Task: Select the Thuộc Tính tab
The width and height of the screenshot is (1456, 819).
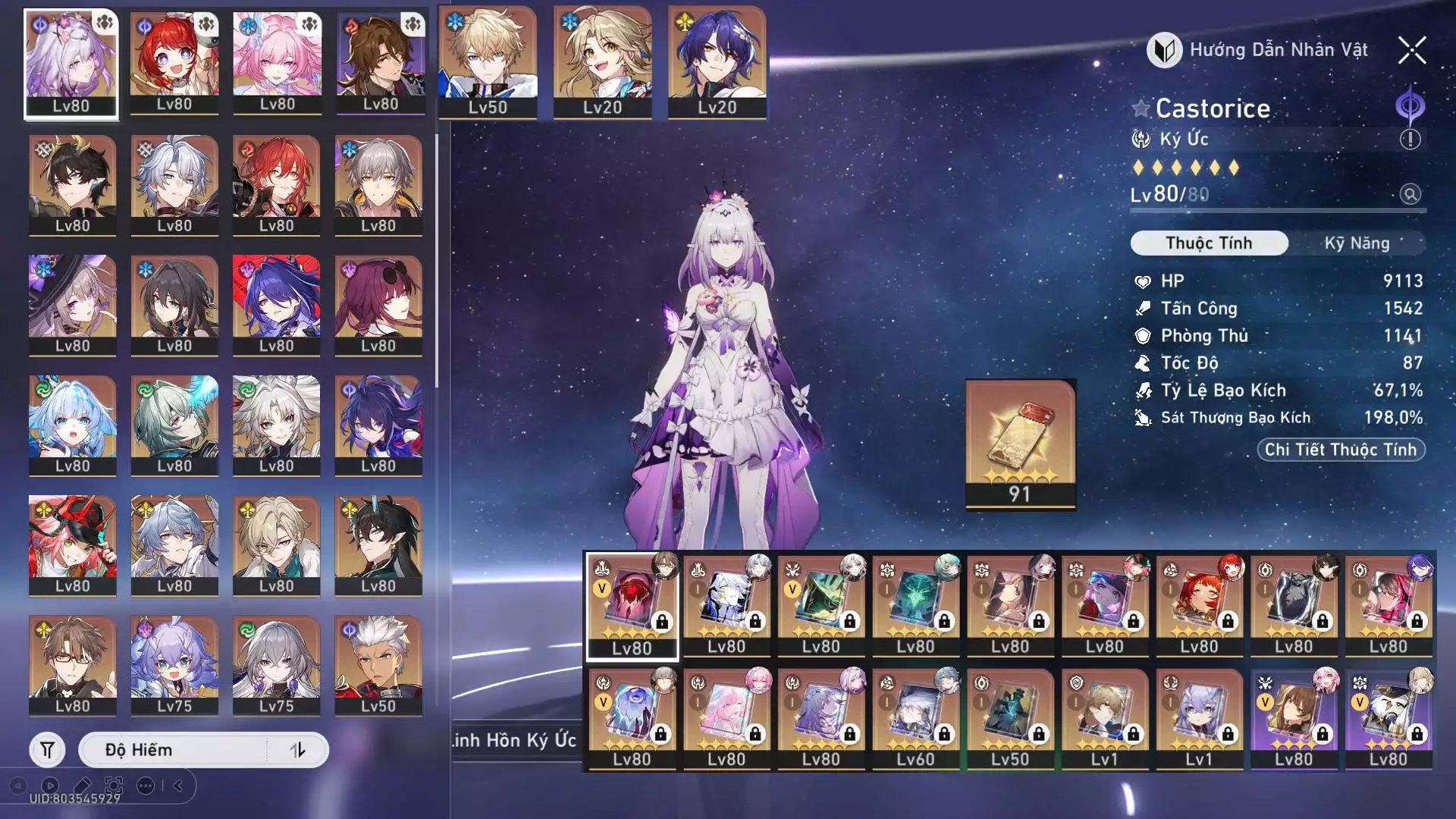Action: point(1209,243)
